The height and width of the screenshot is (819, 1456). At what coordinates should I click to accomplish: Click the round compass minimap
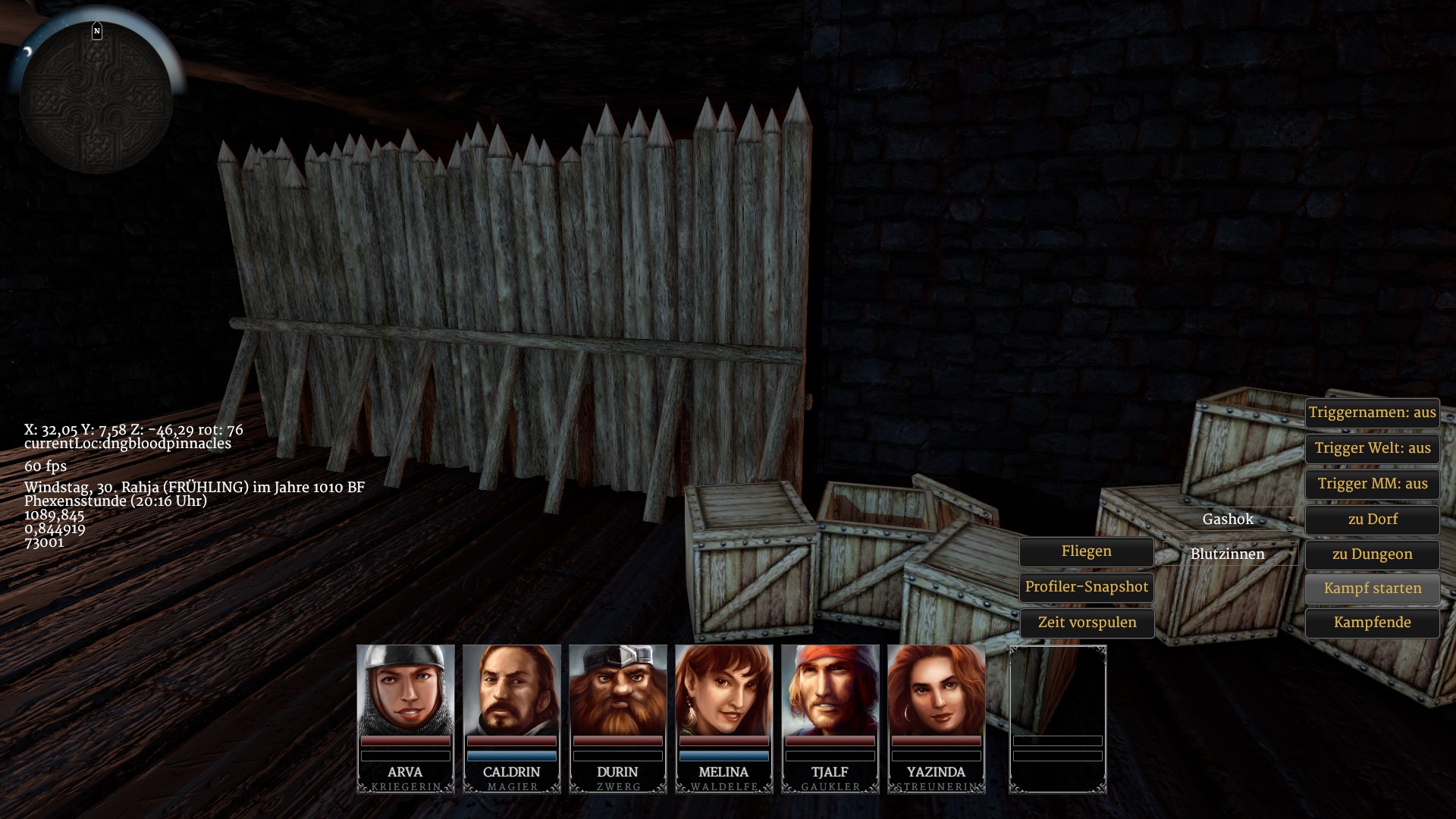[96, 96]
